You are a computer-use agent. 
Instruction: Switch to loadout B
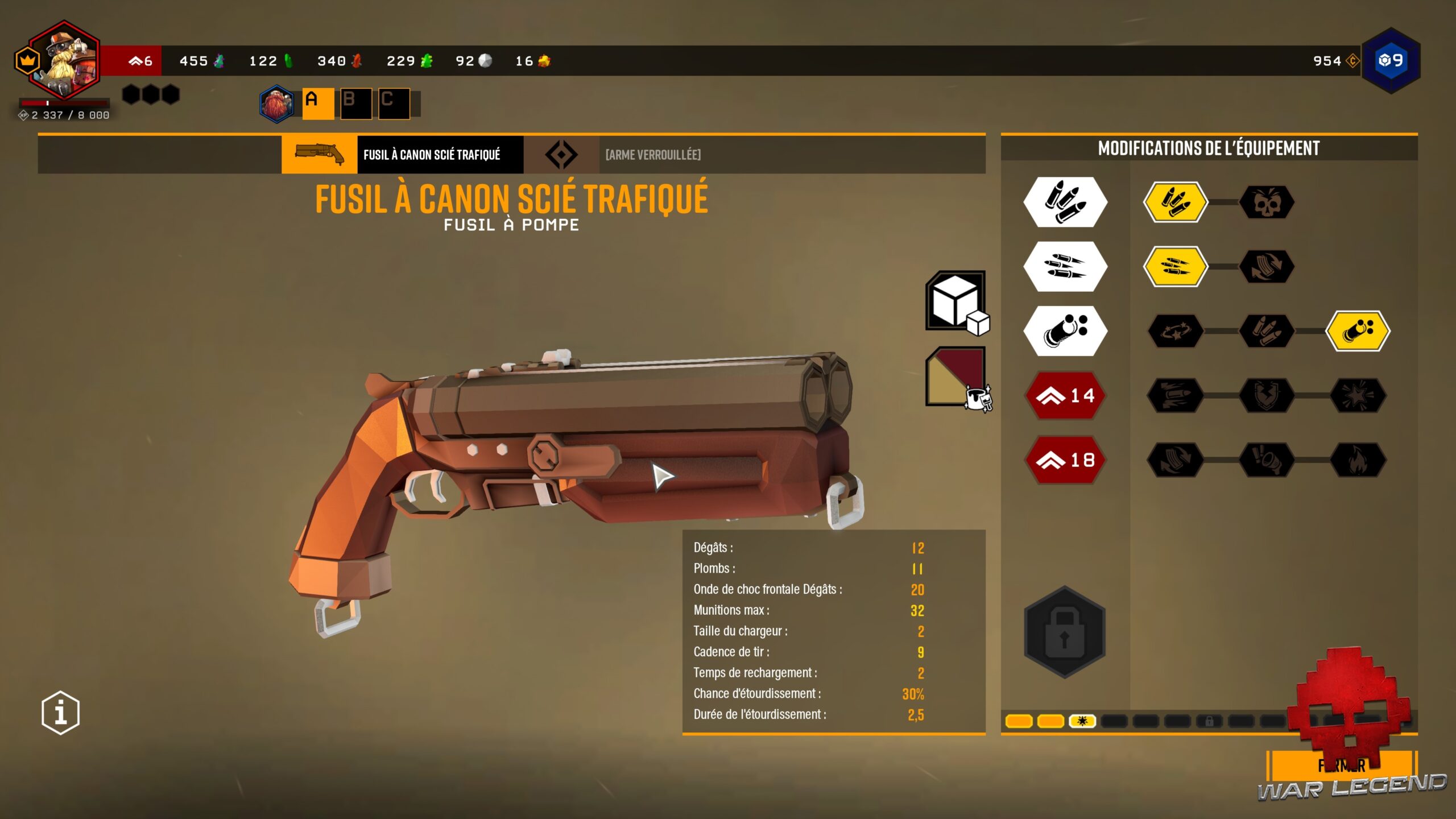(356, 104)
